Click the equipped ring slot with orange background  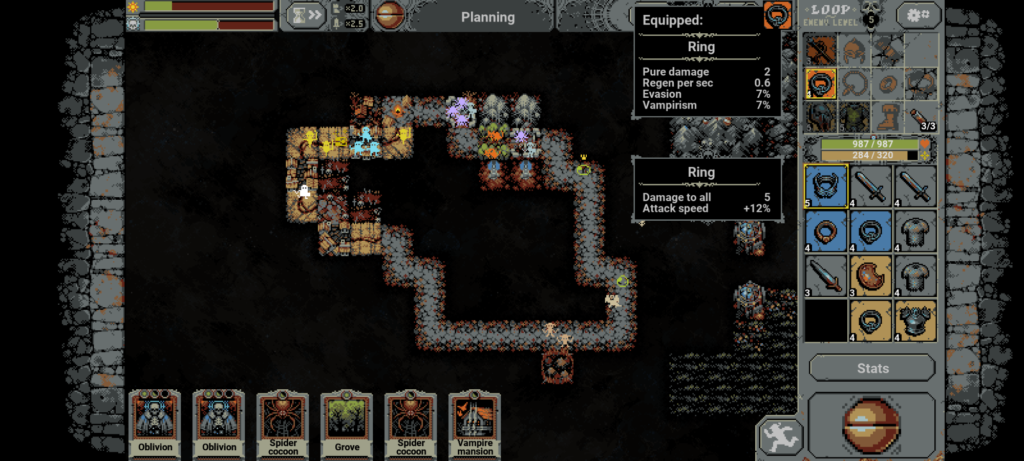tap(822, 82)
